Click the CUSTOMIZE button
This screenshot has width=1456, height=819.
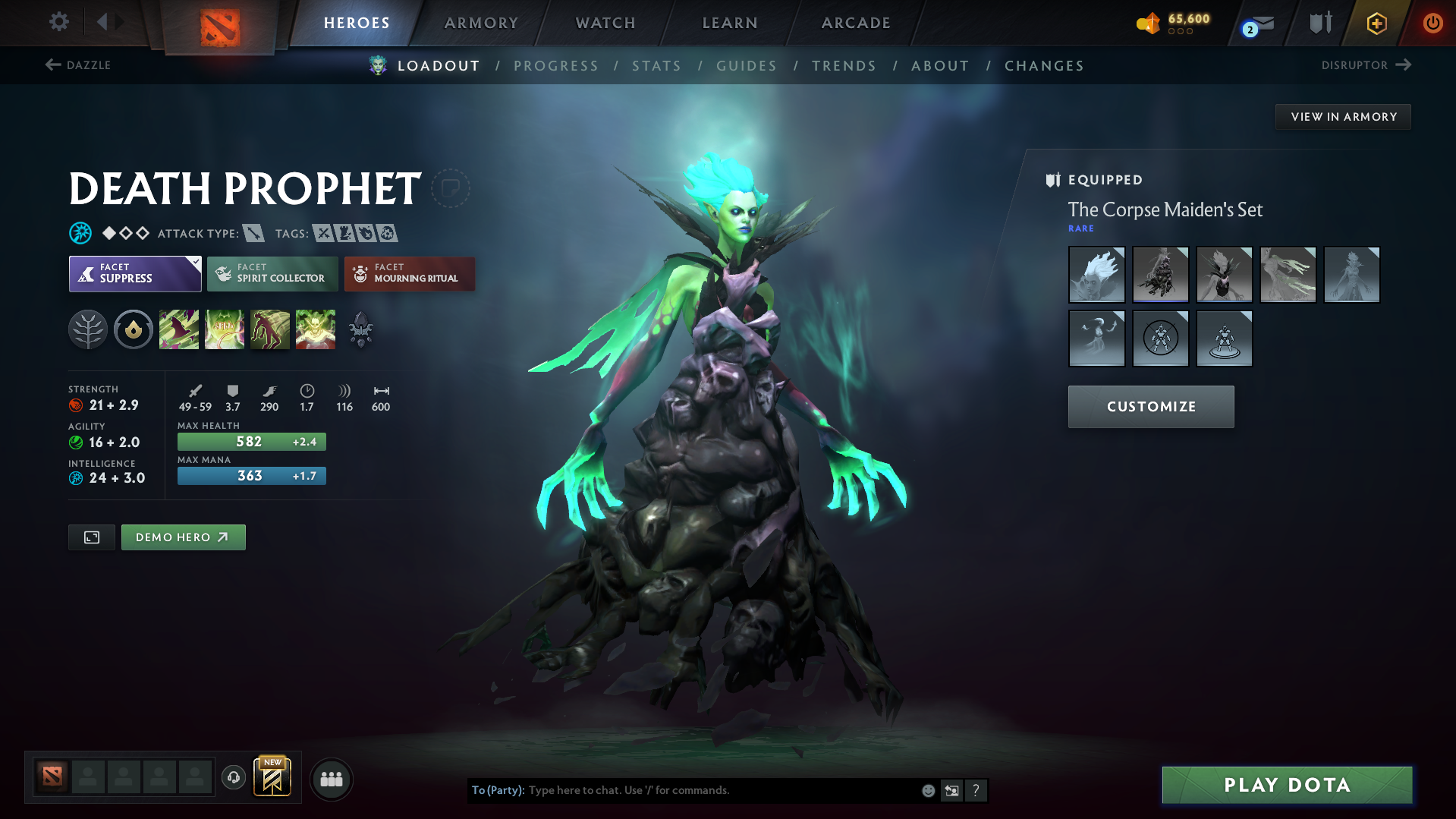[1150, 406]
